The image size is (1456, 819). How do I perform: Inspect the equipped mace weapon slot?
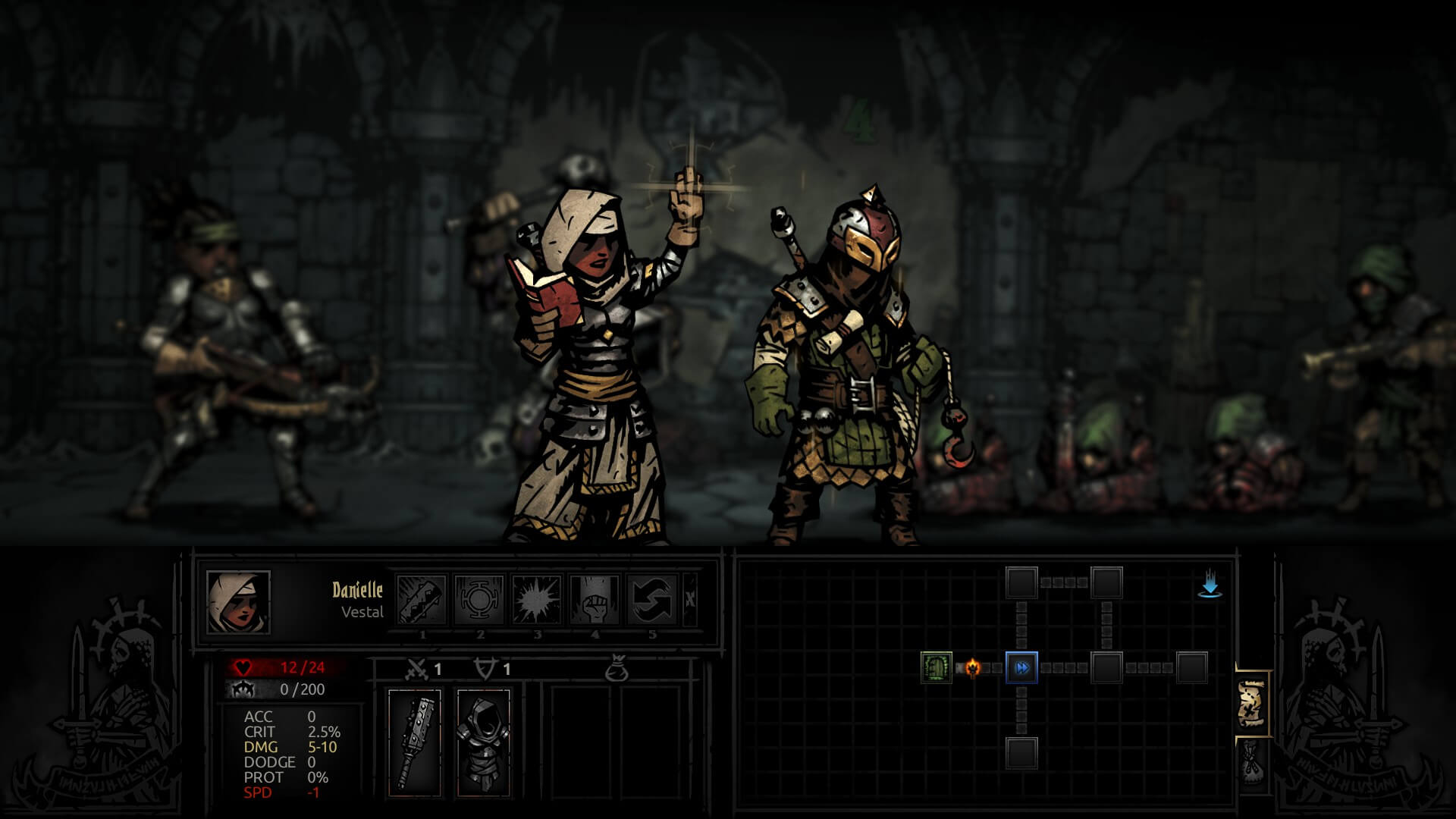(415, 743)
